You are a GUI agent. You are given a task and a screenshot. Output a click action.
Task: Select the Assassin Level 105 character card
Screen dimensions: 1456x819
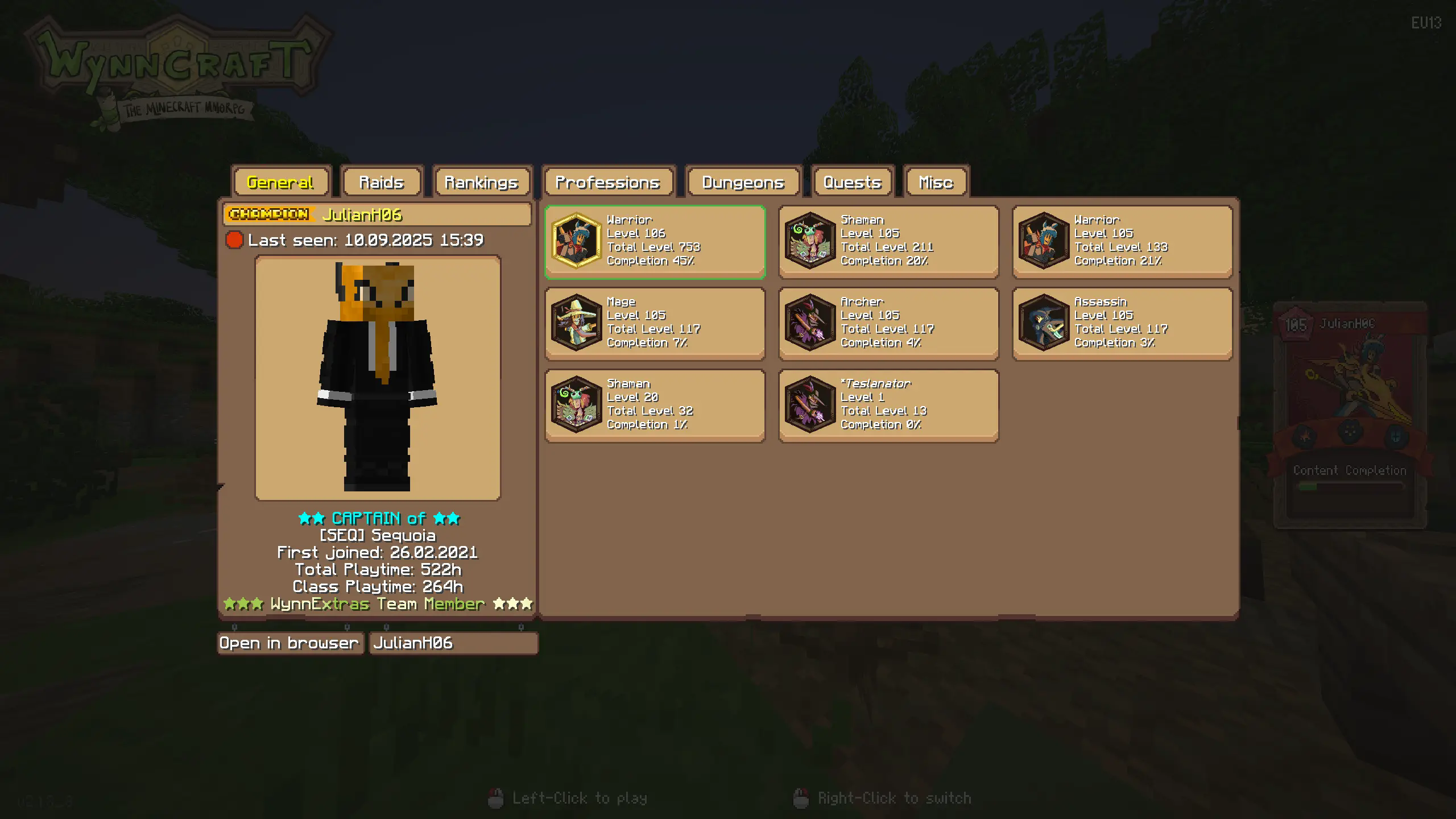[x=1122, y=324]
